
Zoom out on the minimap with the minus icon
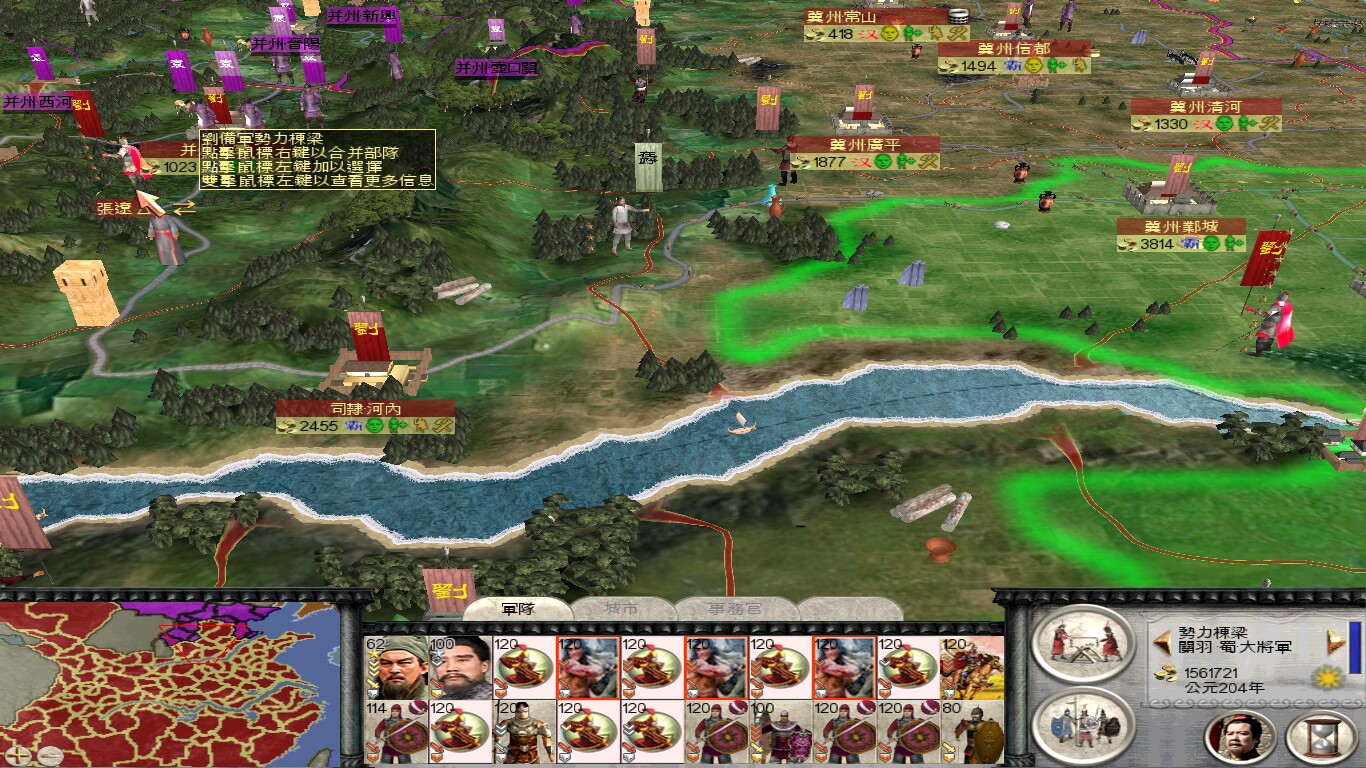(50, 755)
